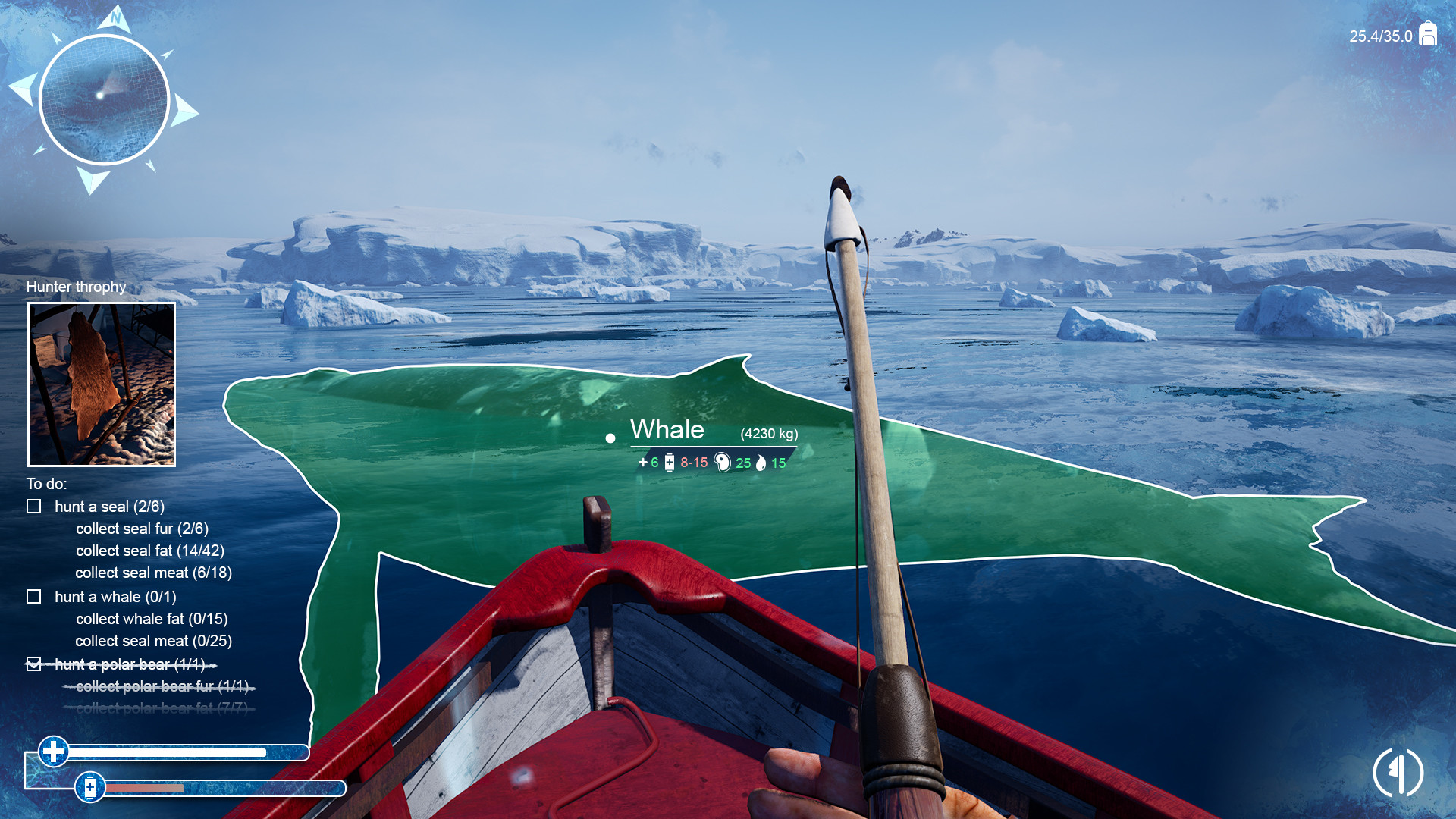Image resolution: width=1456 pixels, height=819 pixels.
Task: Click the stamina battery icon
Action: click(90, 787)
